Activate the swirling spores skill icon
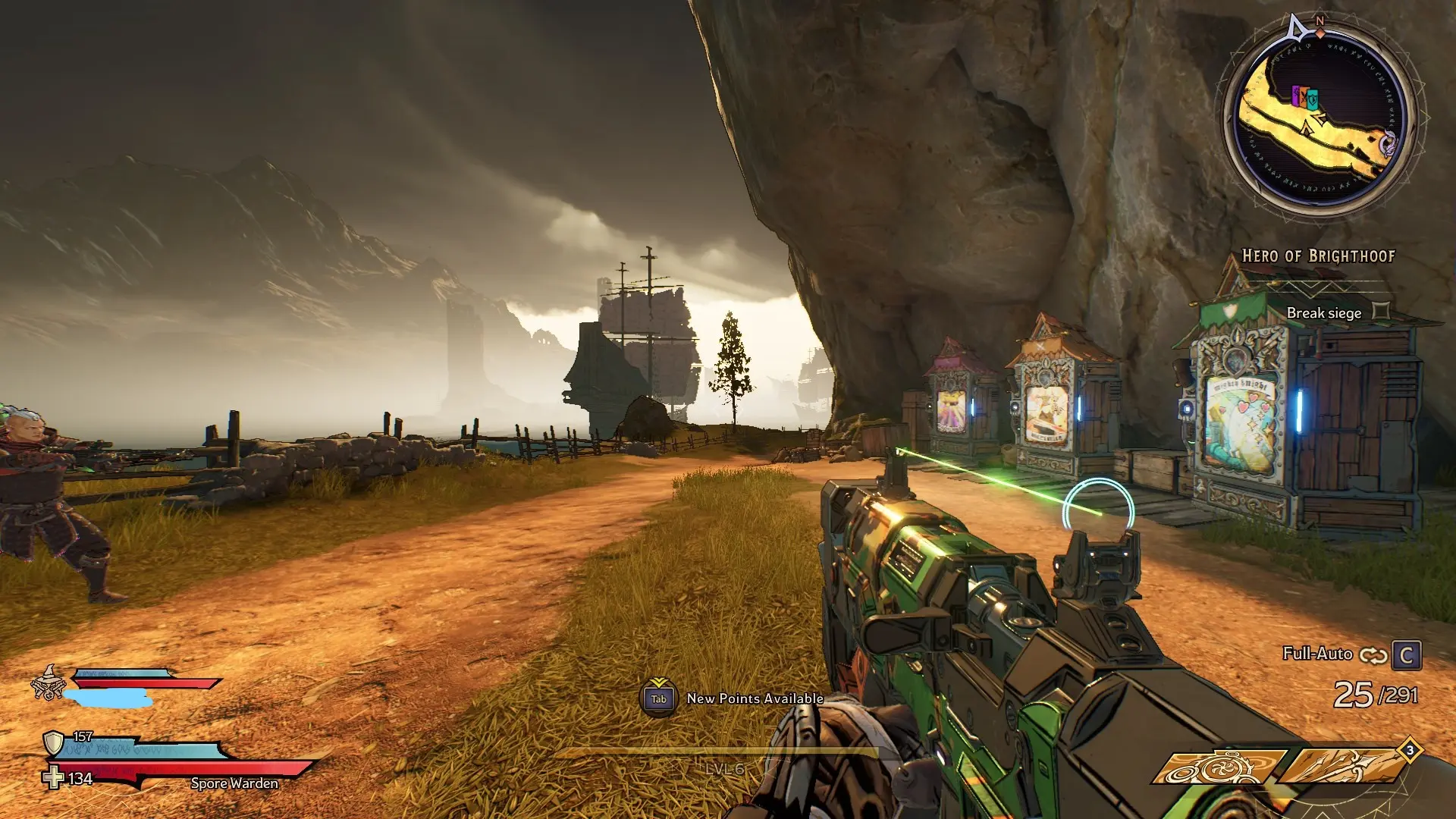The width and height of the screenshot is (1456, 819). (x=1218, y=767)
